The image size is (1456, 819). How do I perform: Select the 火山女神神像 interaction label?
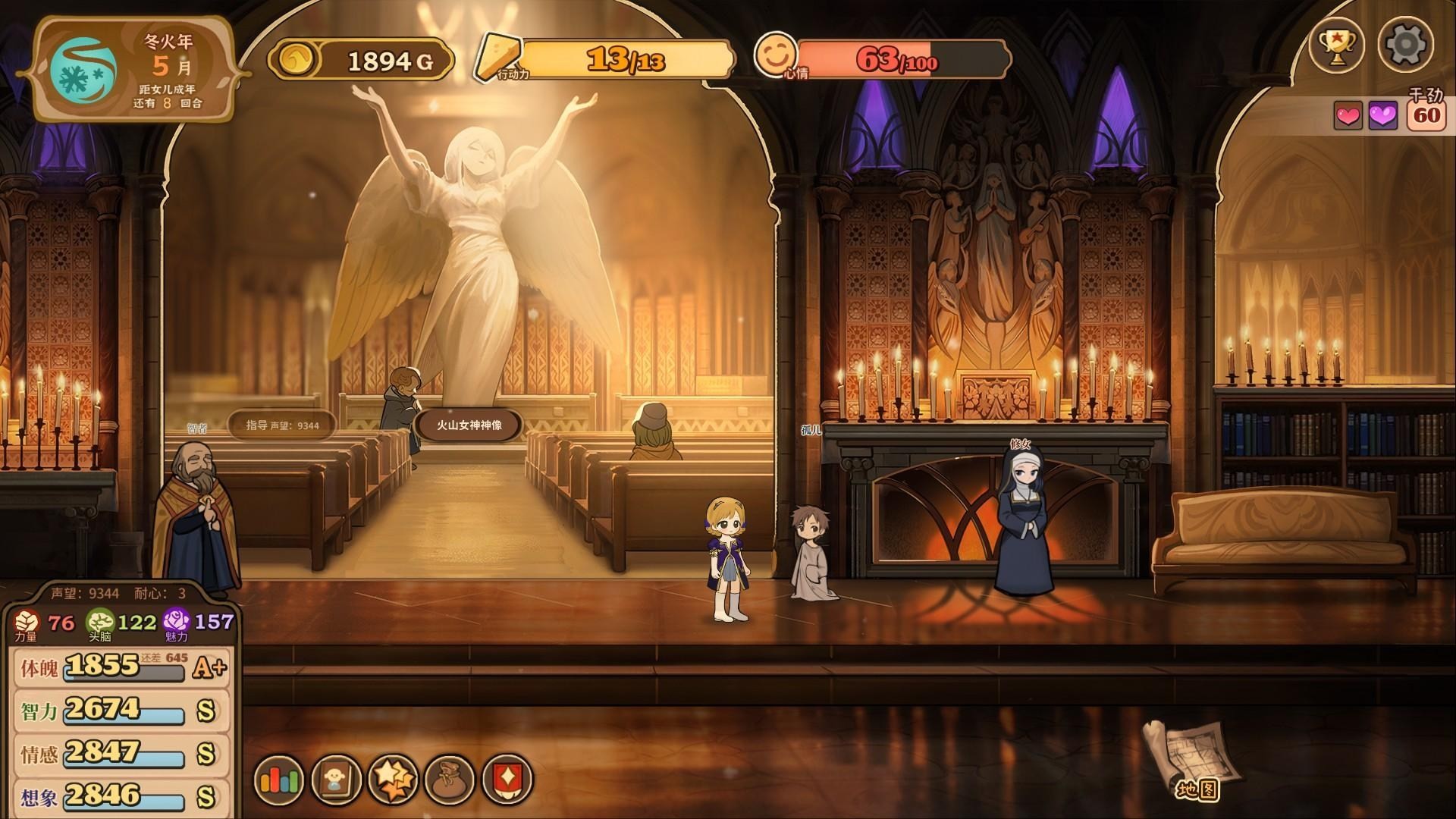click(469, 425)
